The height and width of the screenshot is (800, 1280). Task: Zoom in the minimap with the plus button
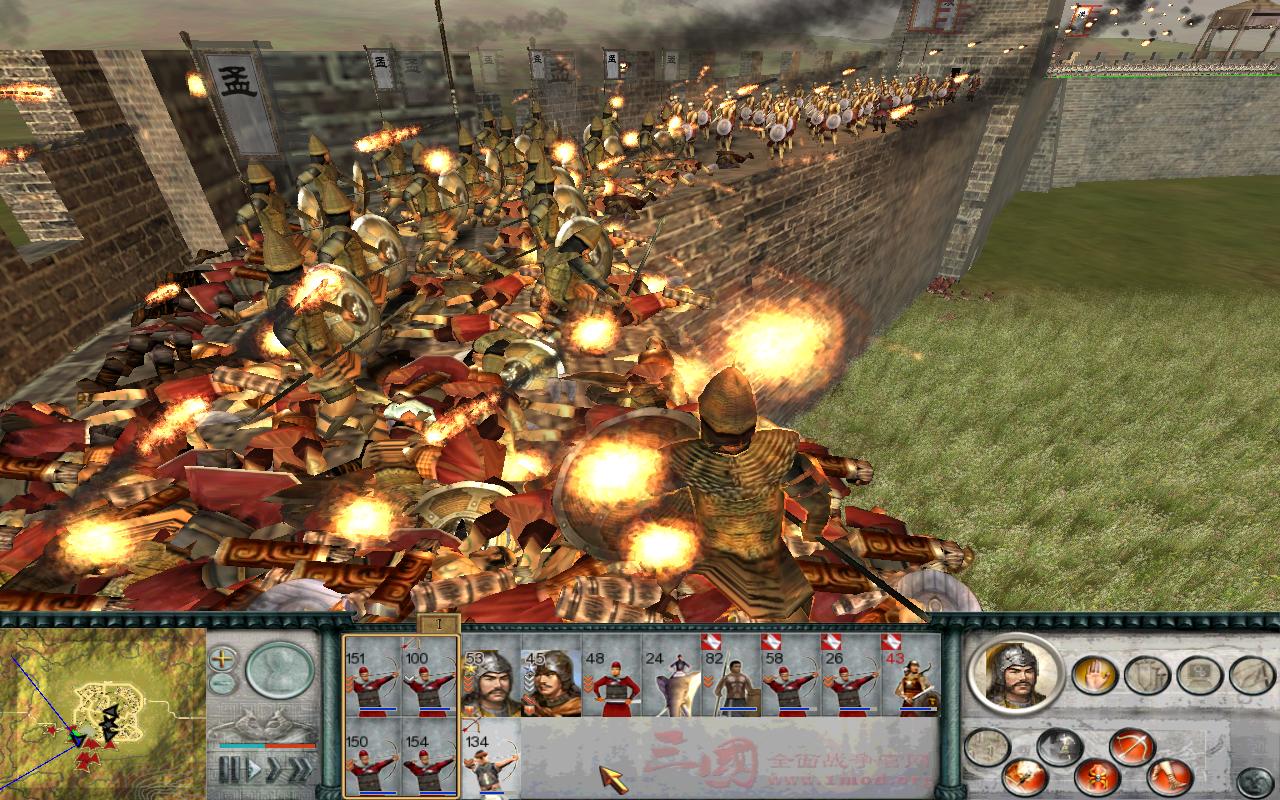pos(223,659)
